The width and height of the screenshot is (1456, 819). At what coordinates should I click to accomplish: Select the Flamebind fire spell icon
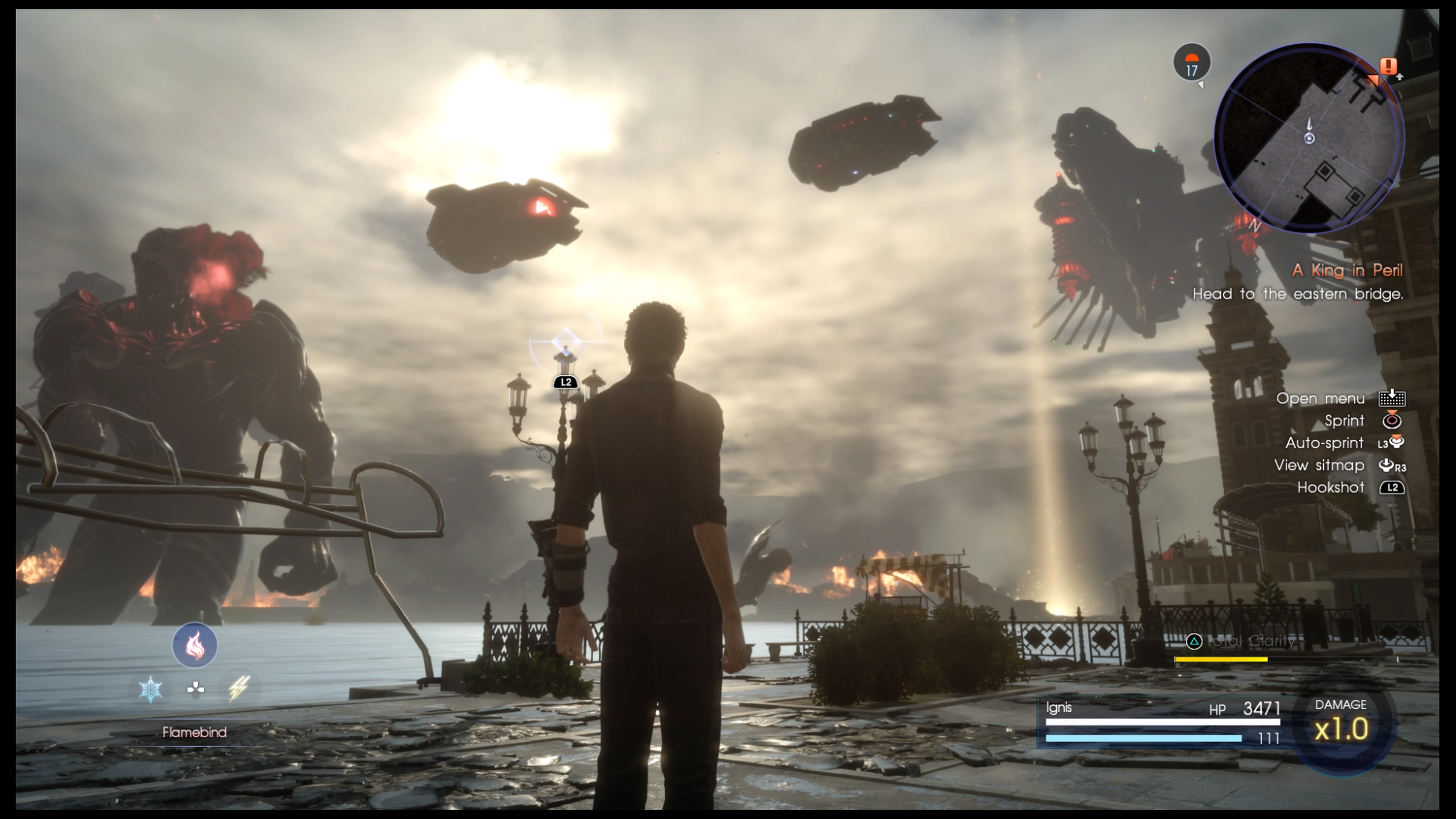(195, 645)
